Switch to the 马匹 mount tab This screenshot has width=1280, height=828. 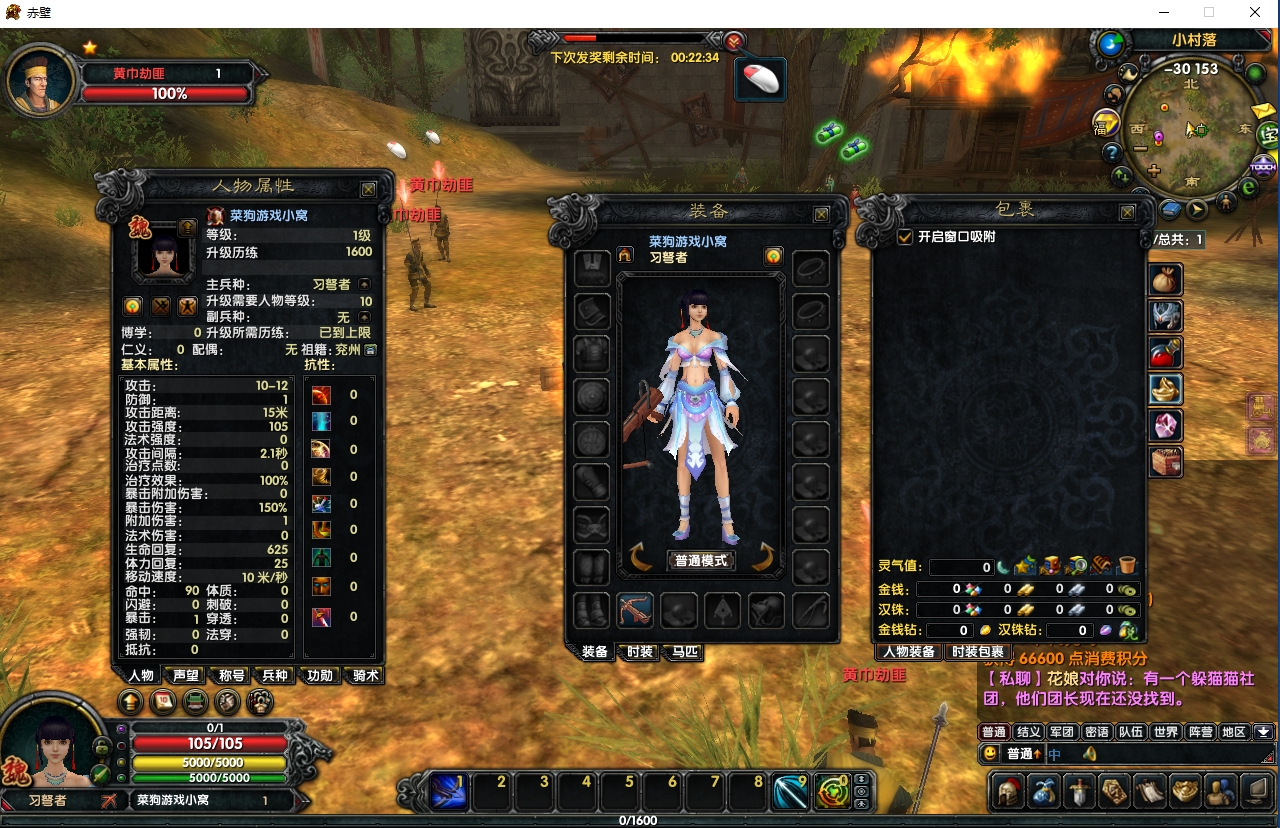tap(685, 652)
